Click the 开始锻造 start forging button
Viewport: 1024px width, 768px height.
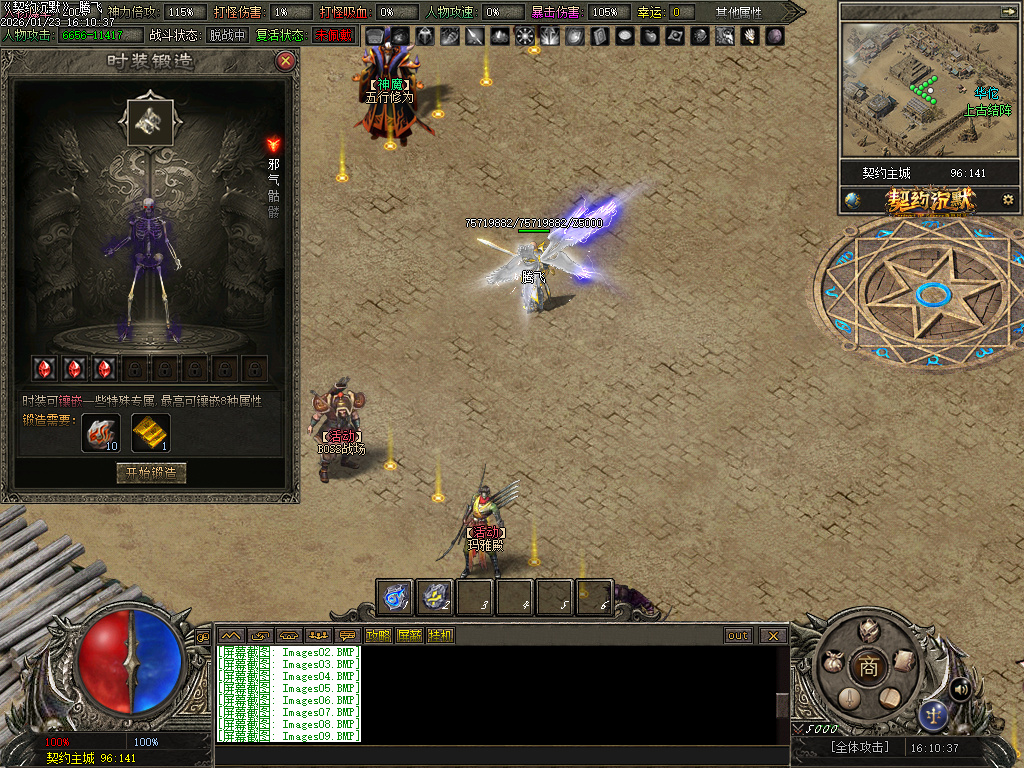[x=151, y=473]
